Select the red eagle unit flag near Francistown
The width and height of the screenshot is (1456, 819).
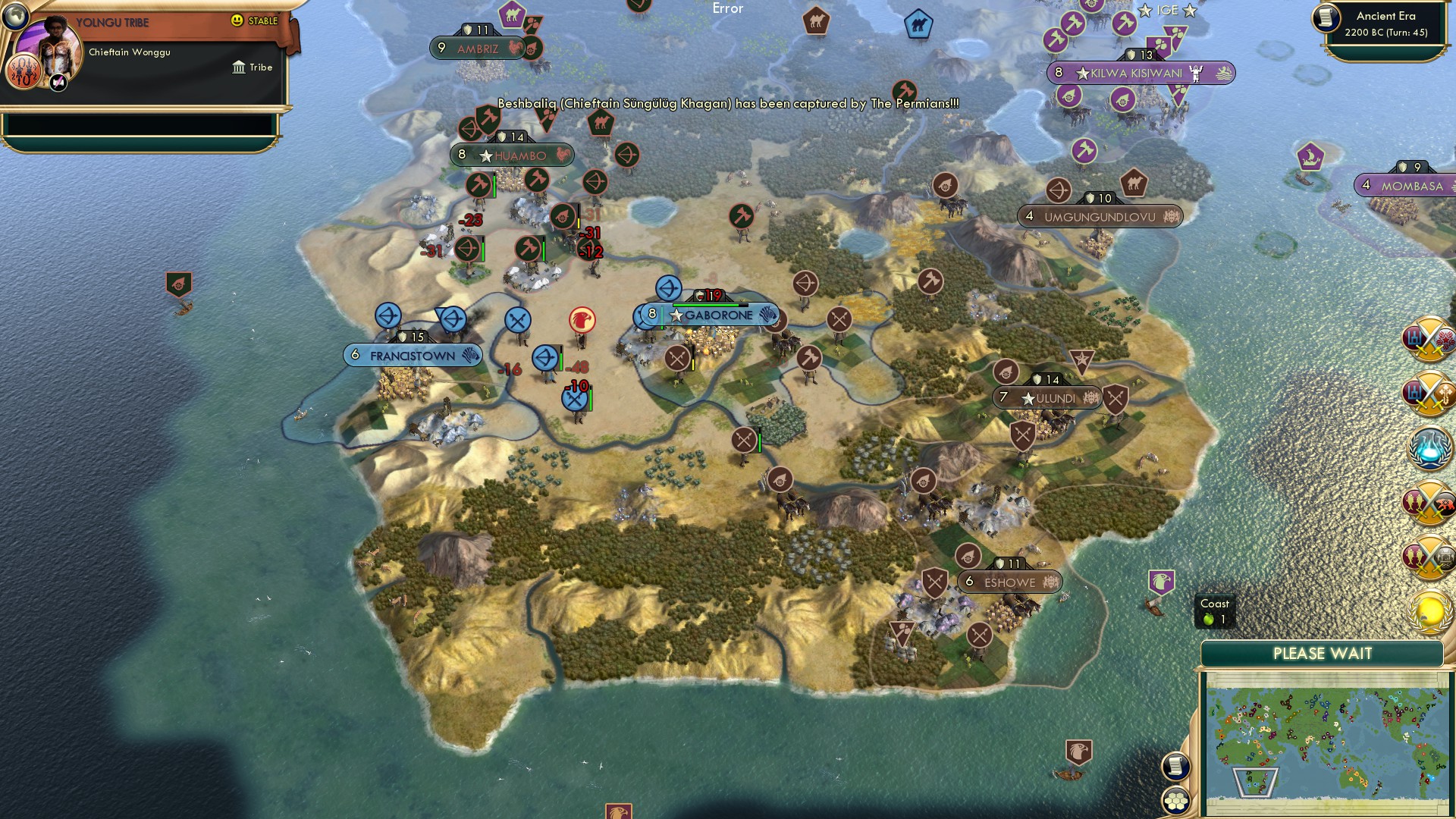tap(581, 320)
